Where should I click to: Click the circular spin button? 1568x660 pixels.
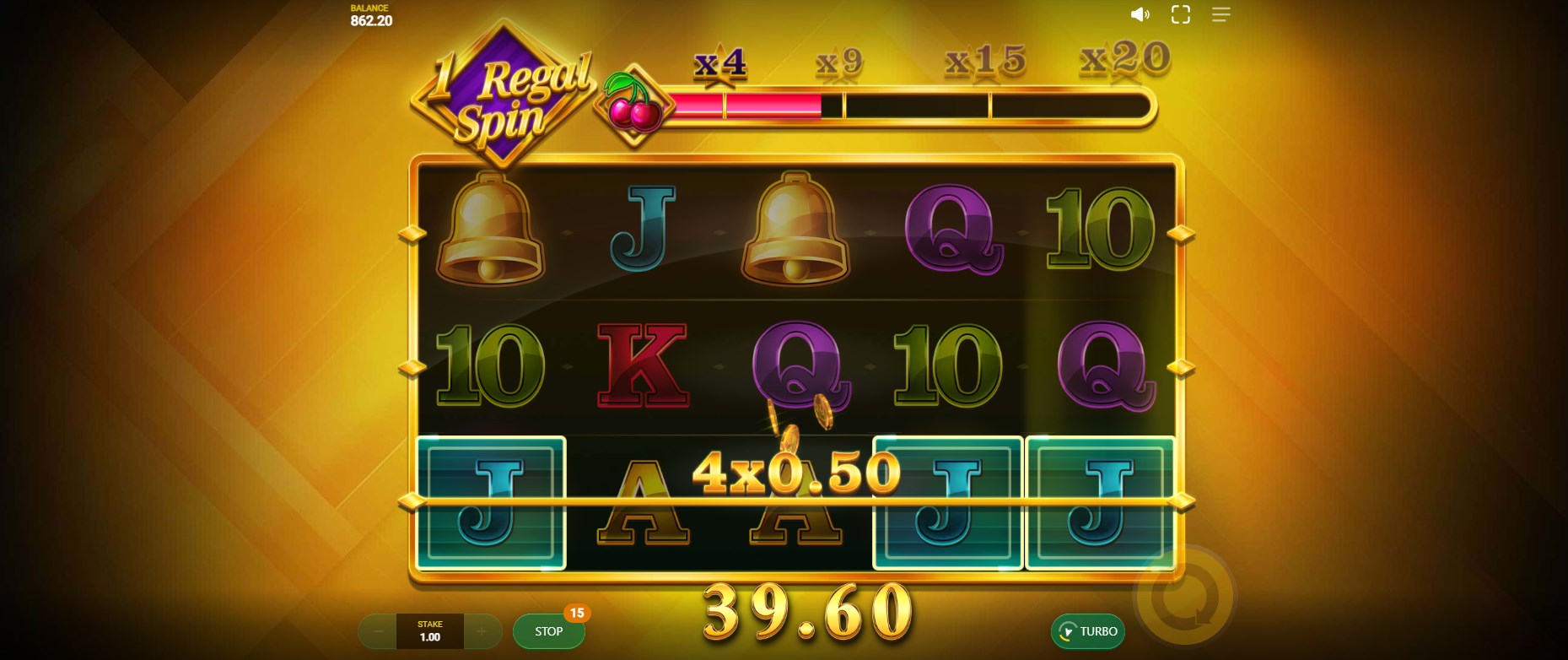1184,598
